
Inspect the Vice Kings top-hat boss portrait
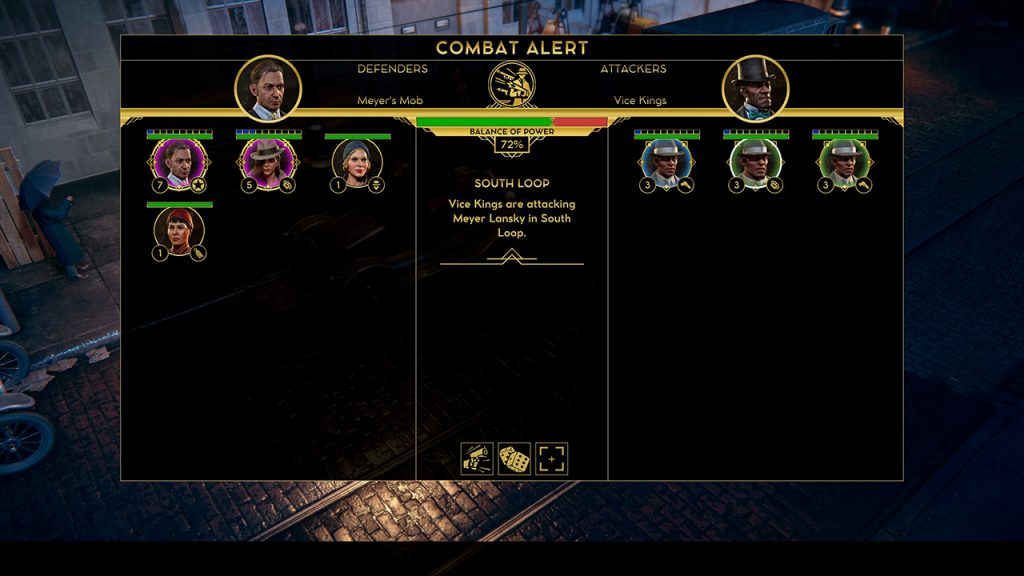coord(755,88)
